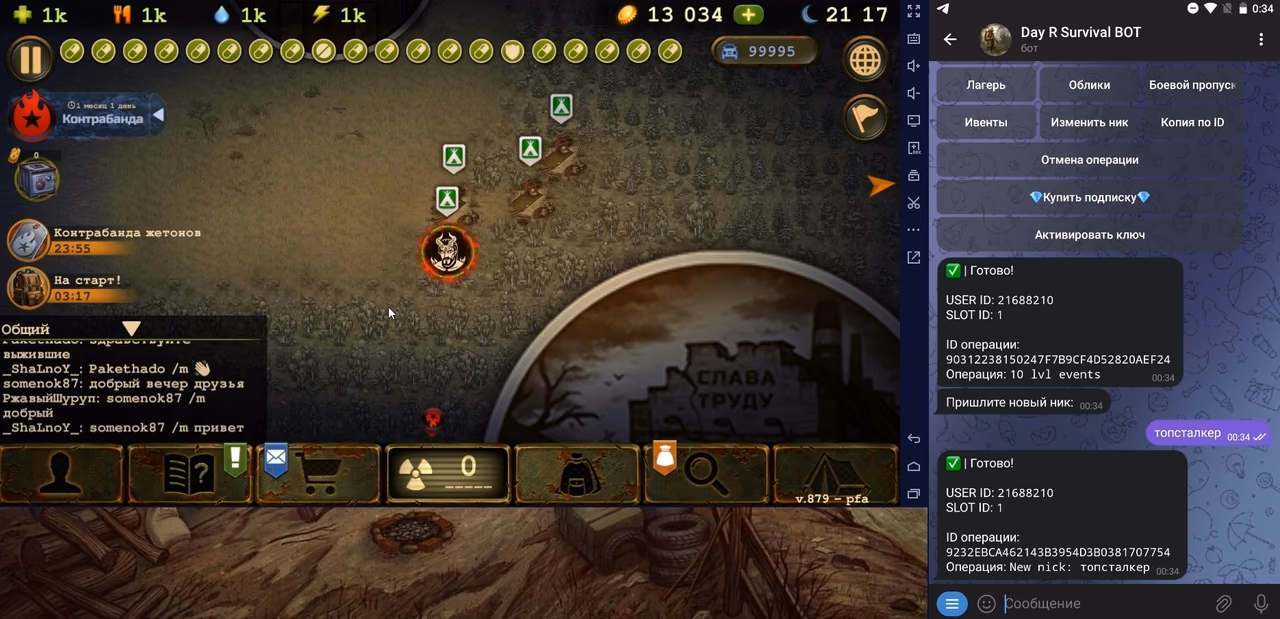
Task: Select the red skull marker on the map
Action: click(446, 252)
